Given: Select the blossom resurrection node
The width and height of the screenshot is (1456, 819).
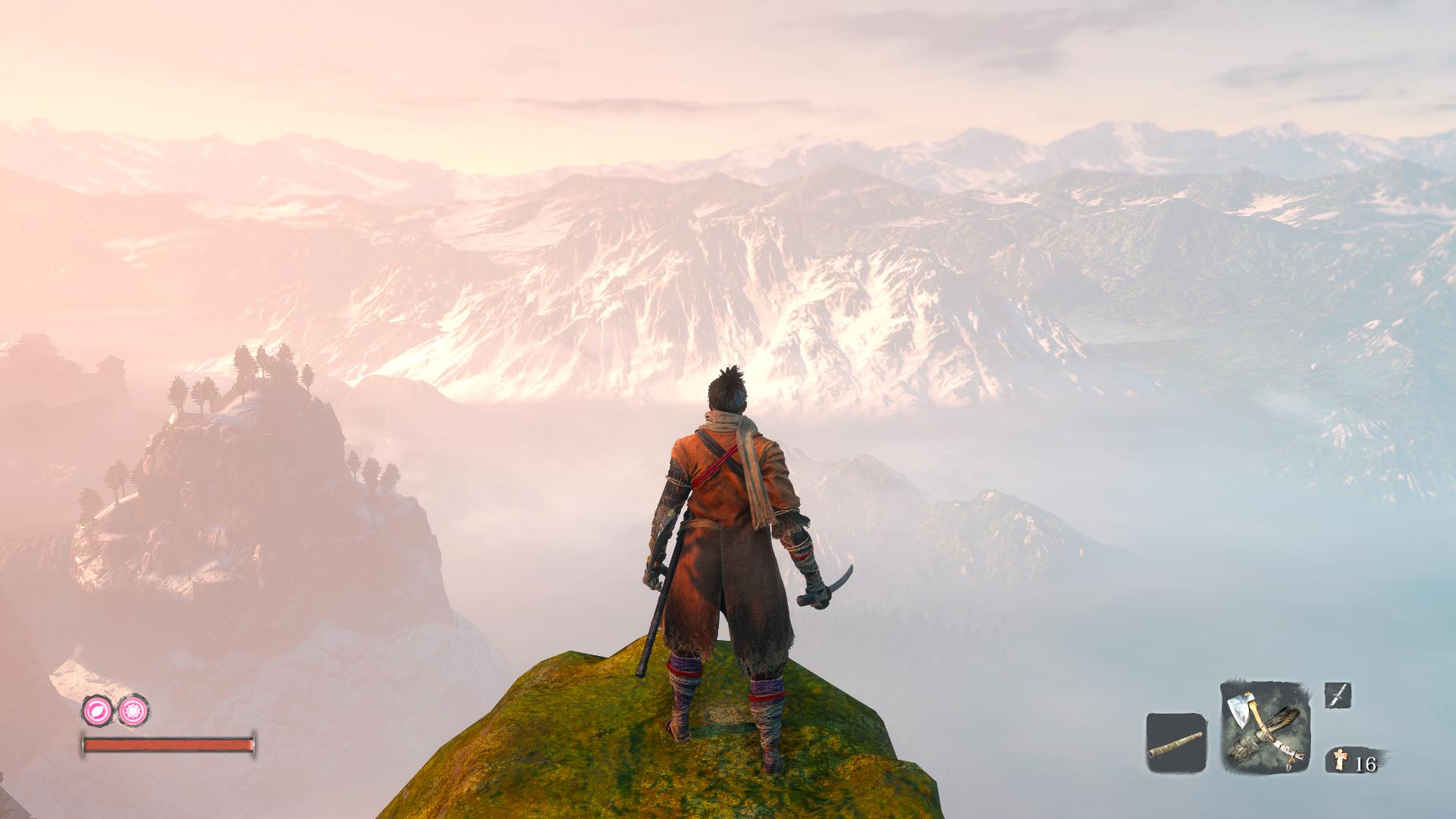Looking at the screenshot, I should 133,710.
